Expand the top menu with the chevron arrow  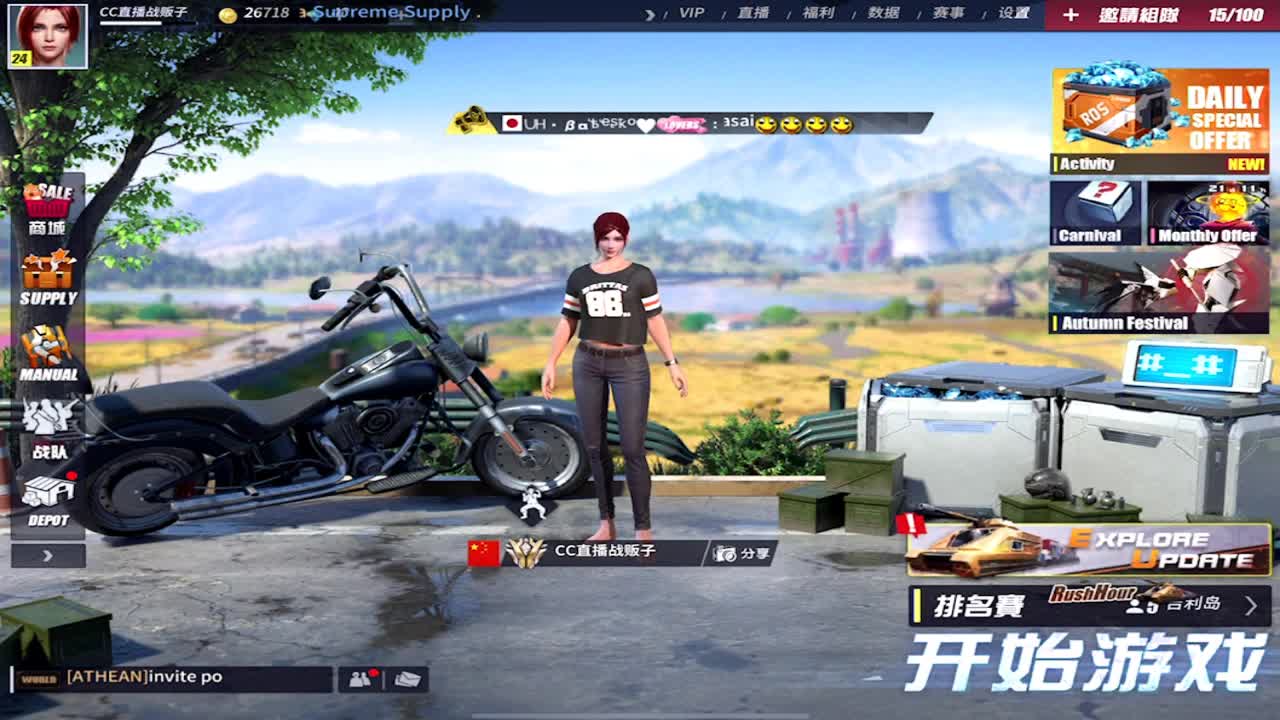[x=650, y=14]
